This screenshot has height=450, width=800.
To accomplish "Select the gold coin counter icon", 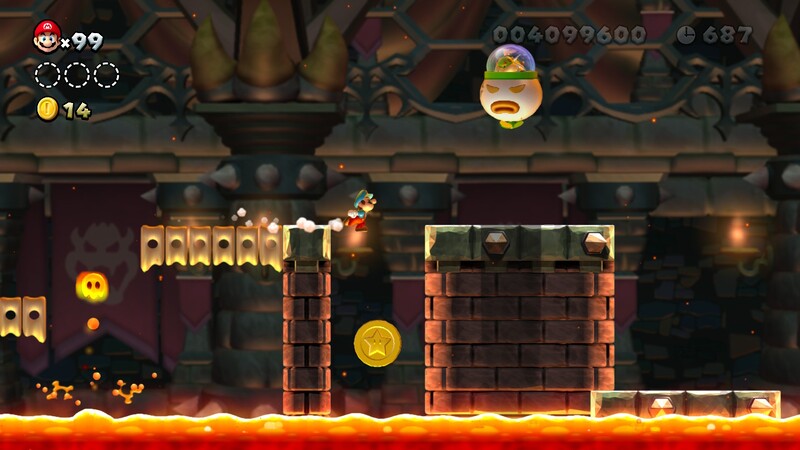I will (x=47, y=109).
